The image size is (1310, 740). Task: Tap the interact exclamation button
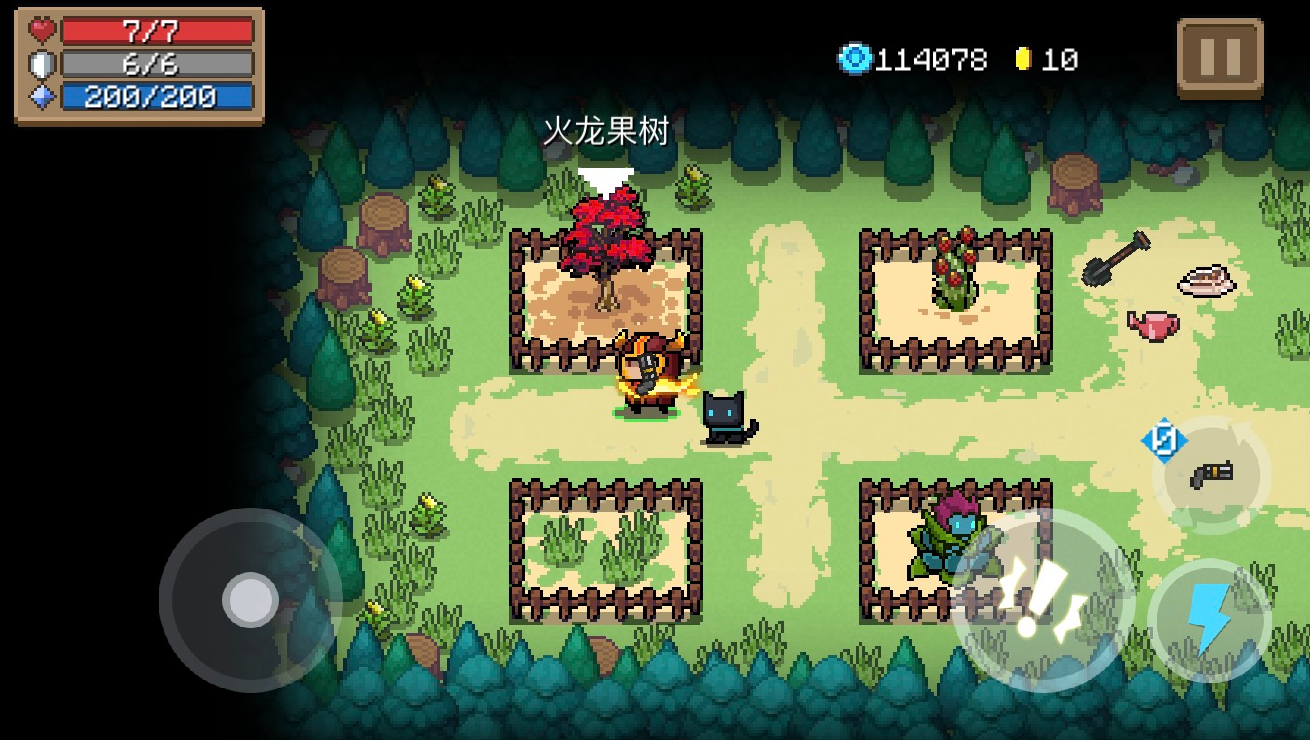coord(1043,600)
